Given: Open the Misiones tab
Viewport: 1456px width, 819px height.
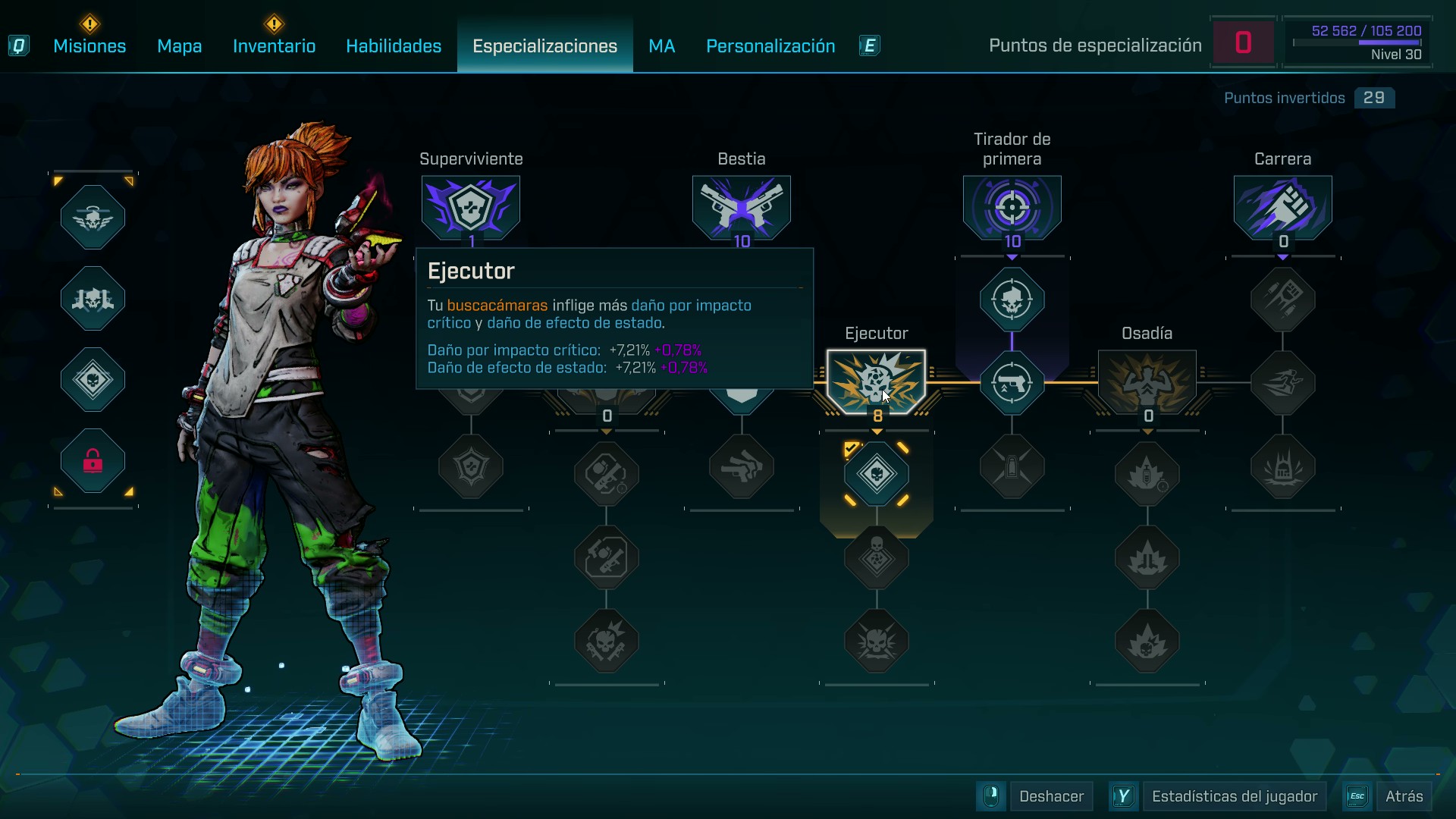Looking at the screenshot, I should click(x=89, y=46).
